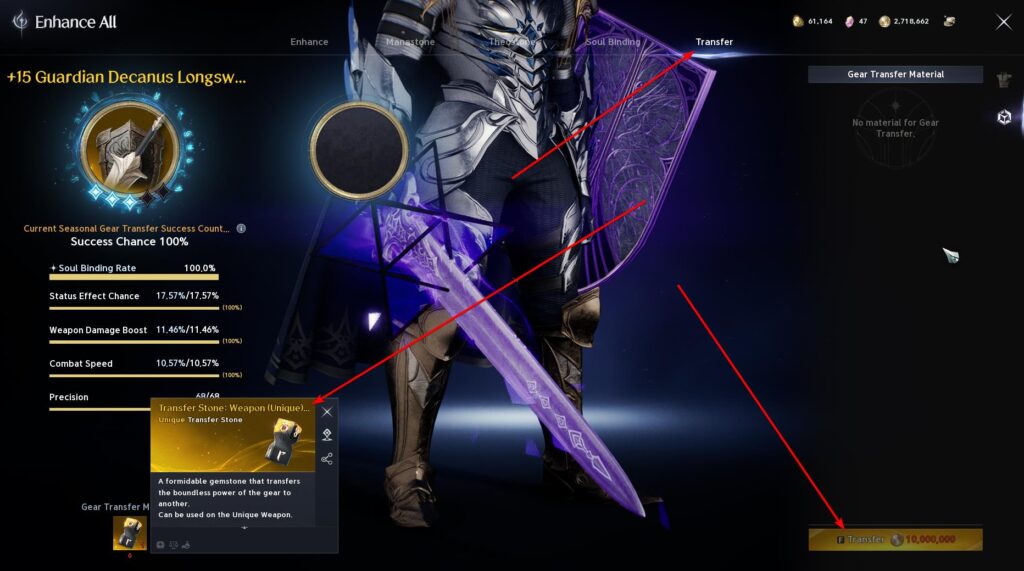This screenshot has height=571, width=1024.
Task: Click the empty circular target gear slot
Action: pos(358,150)
